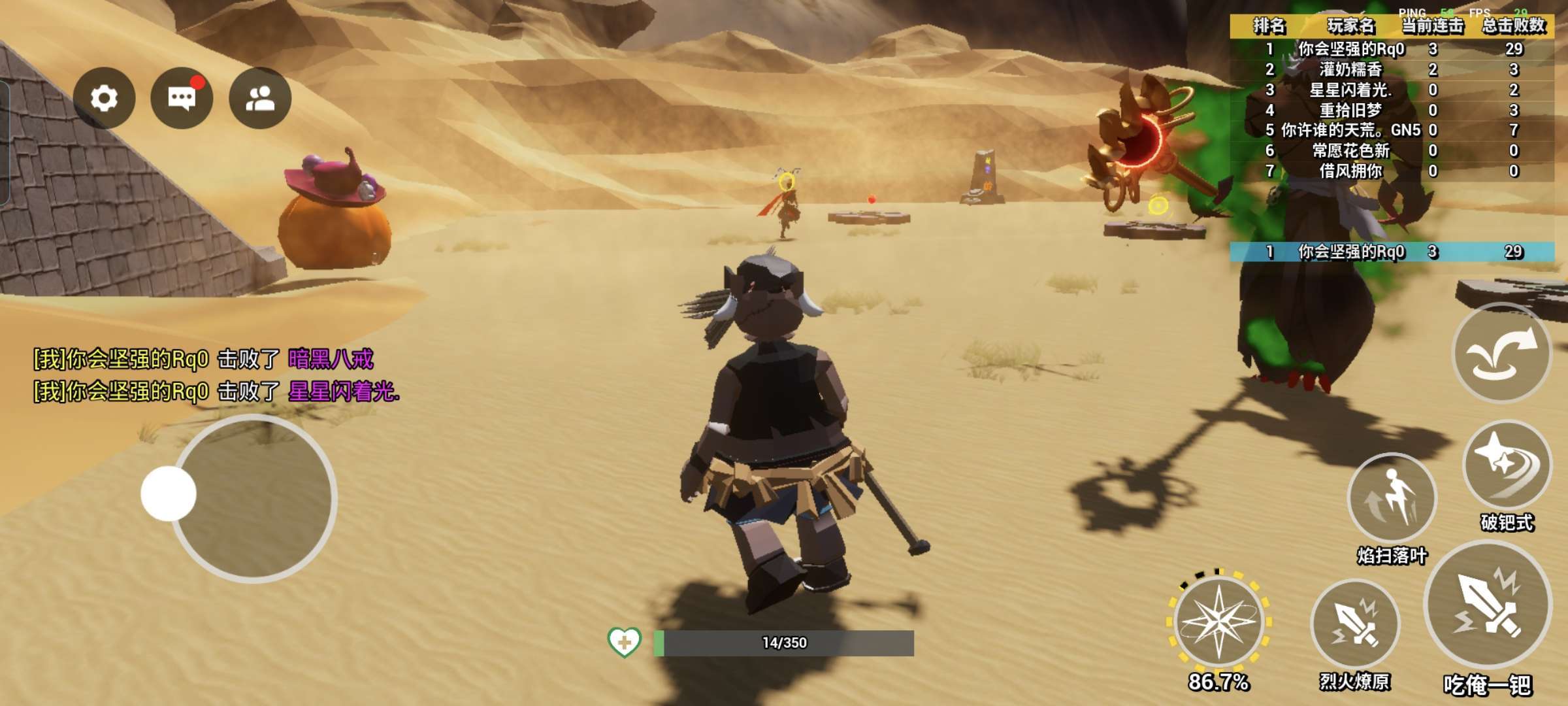Tap the green heart heal button

point(624,642)
